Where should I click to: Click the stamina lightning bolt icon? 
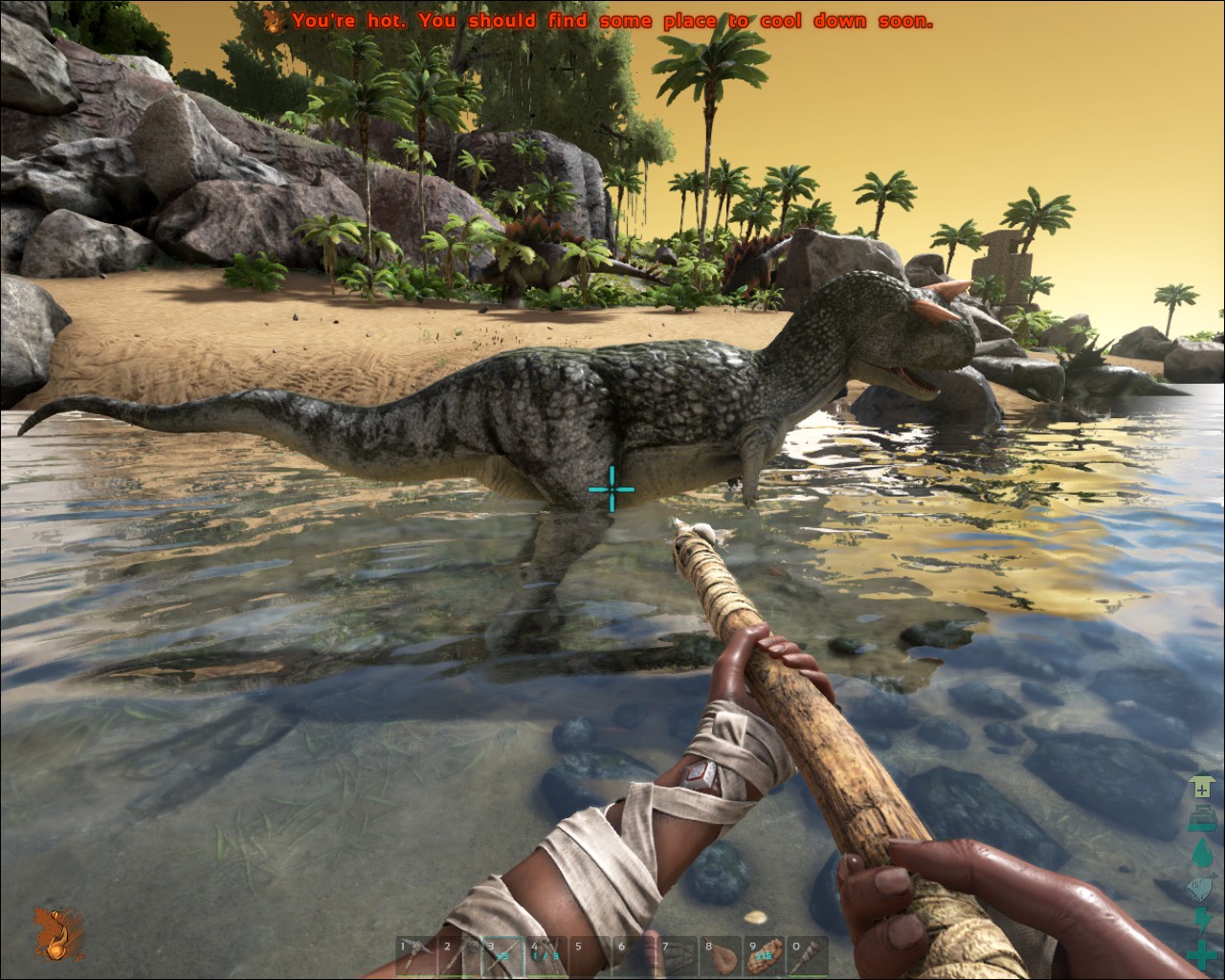tap(1203, 921)
